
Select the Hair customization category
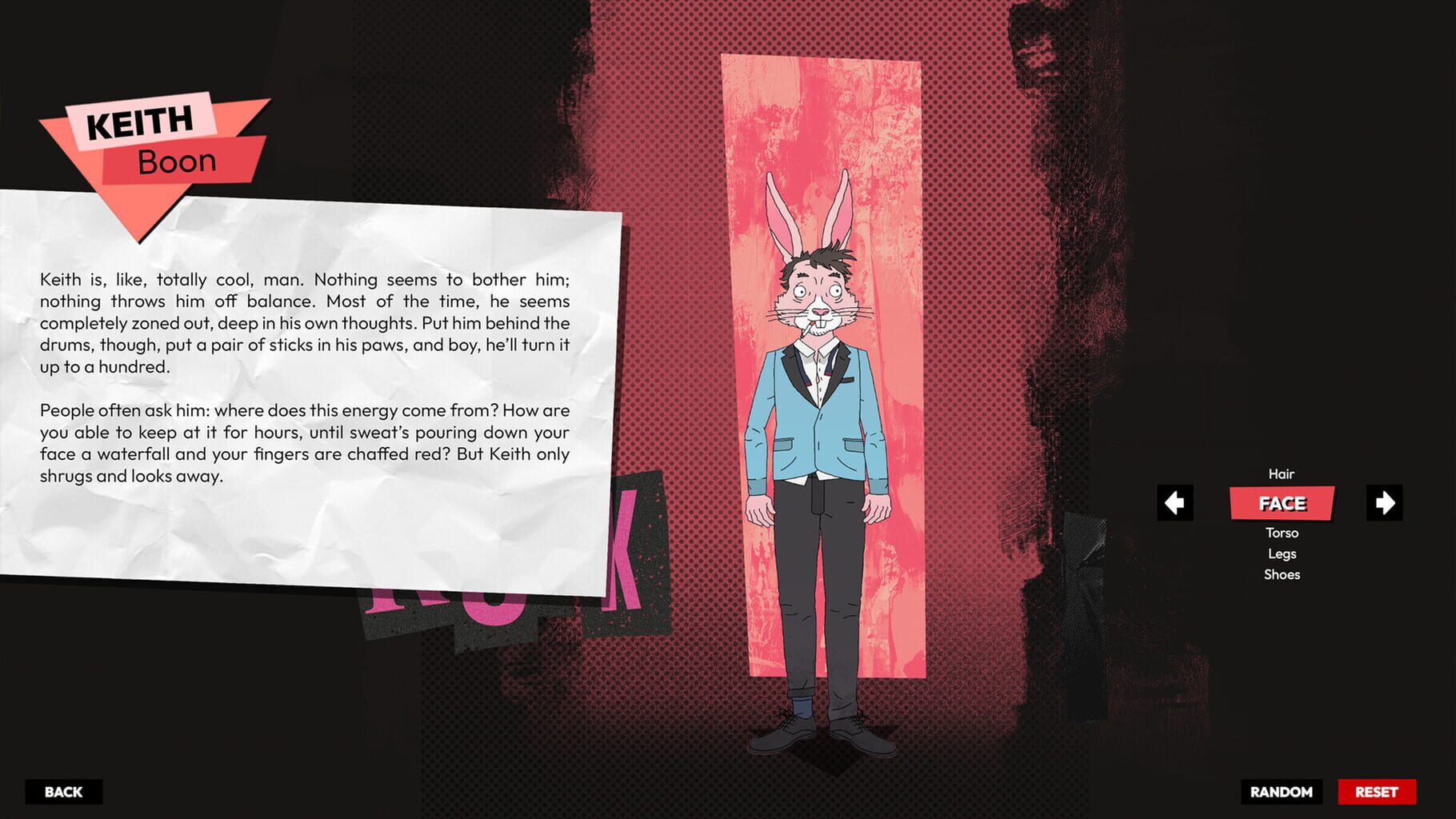point(1282,473)
